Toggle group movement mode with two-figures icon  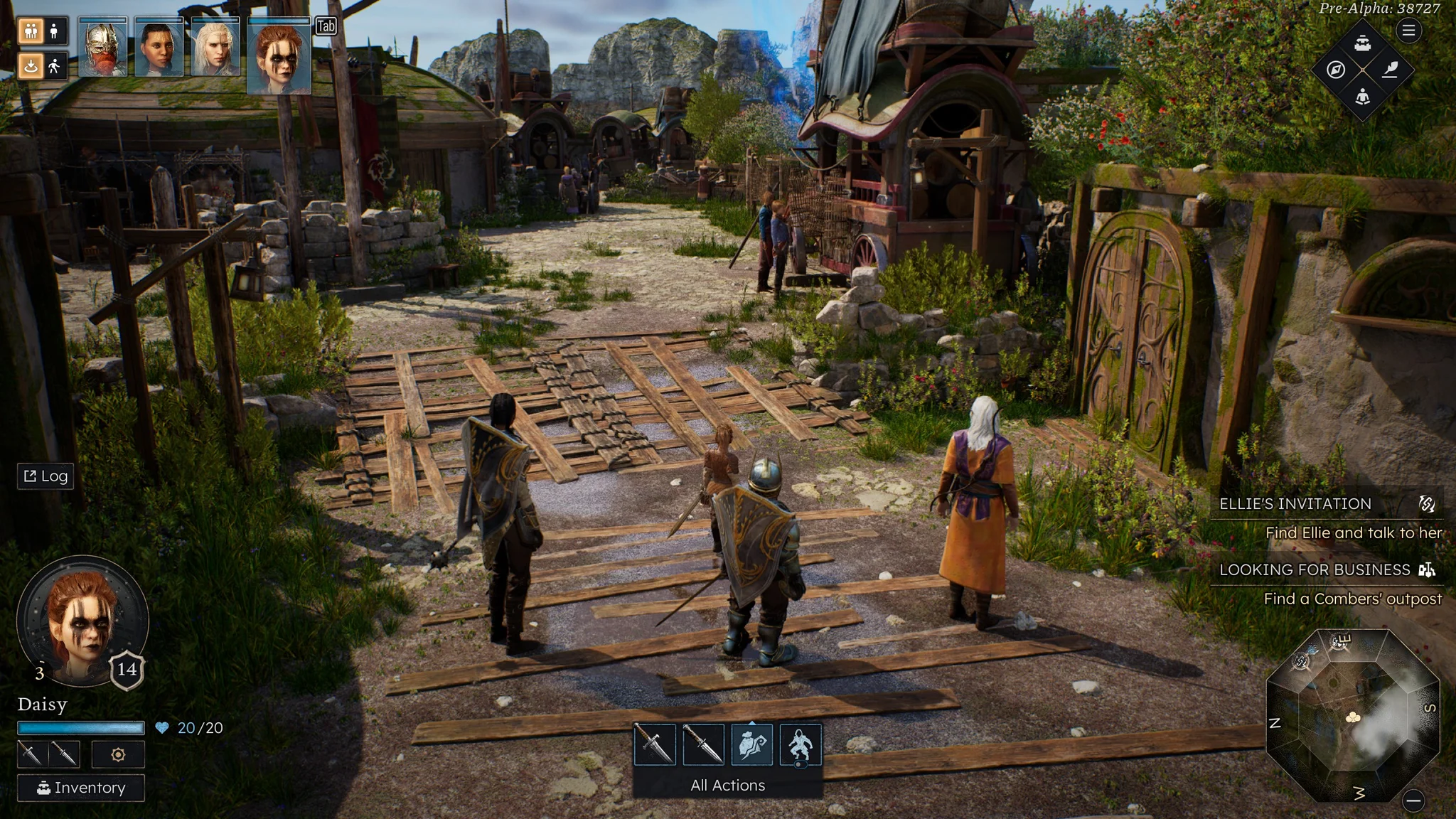31,31
